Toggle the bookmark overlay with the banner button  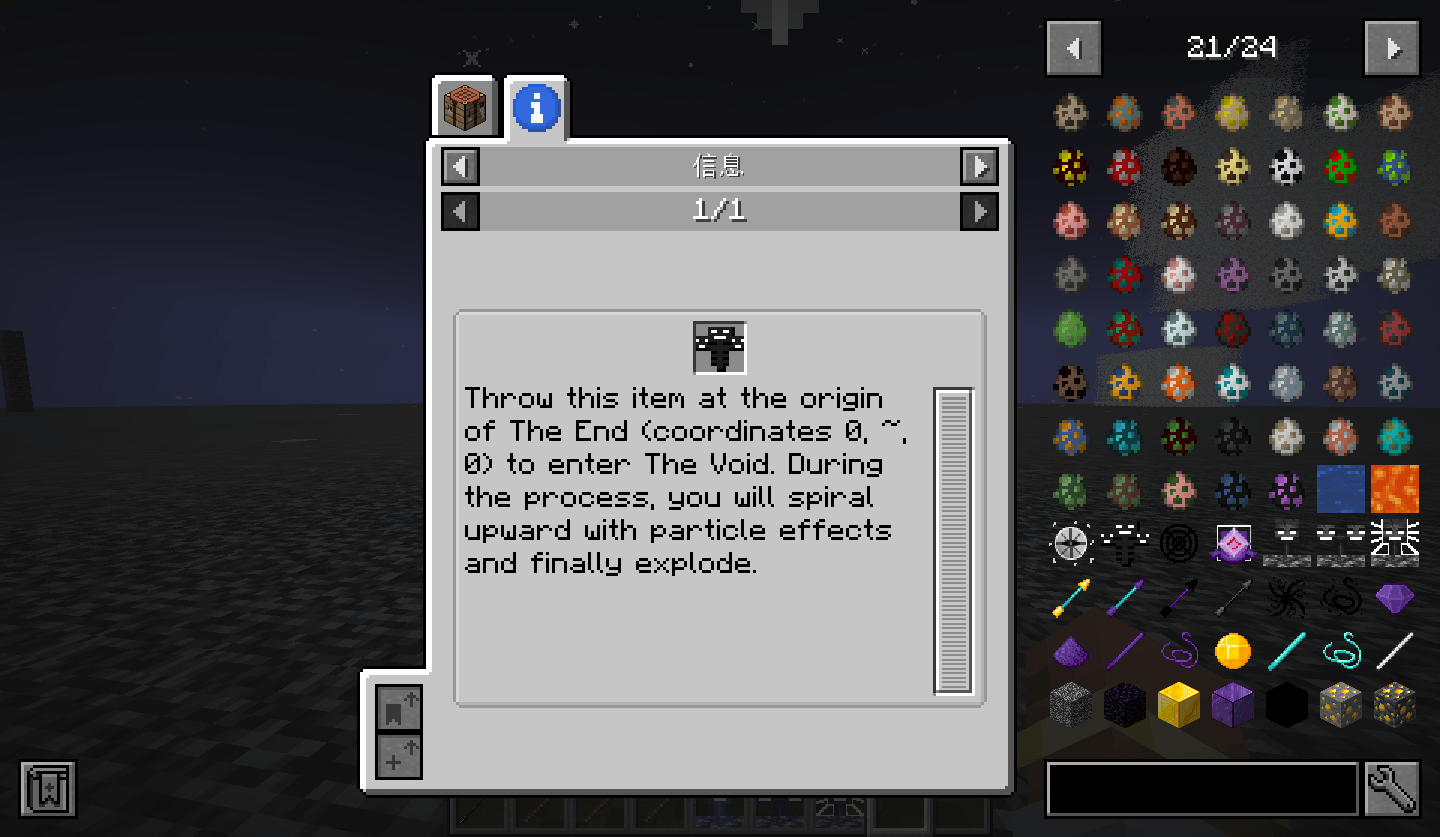pyautogui.click(x=48, y=789)
